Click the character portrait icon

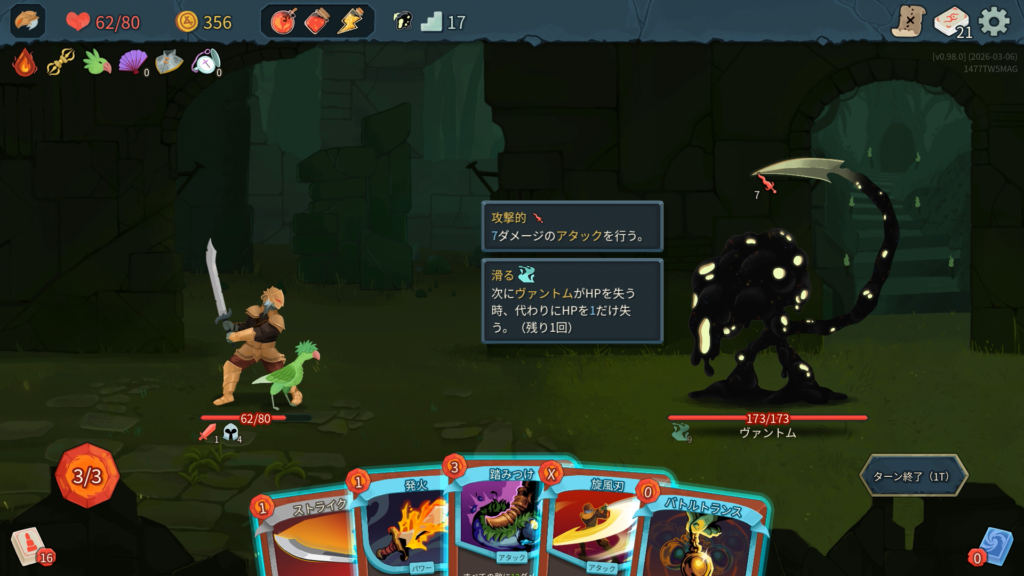[27, 21]
